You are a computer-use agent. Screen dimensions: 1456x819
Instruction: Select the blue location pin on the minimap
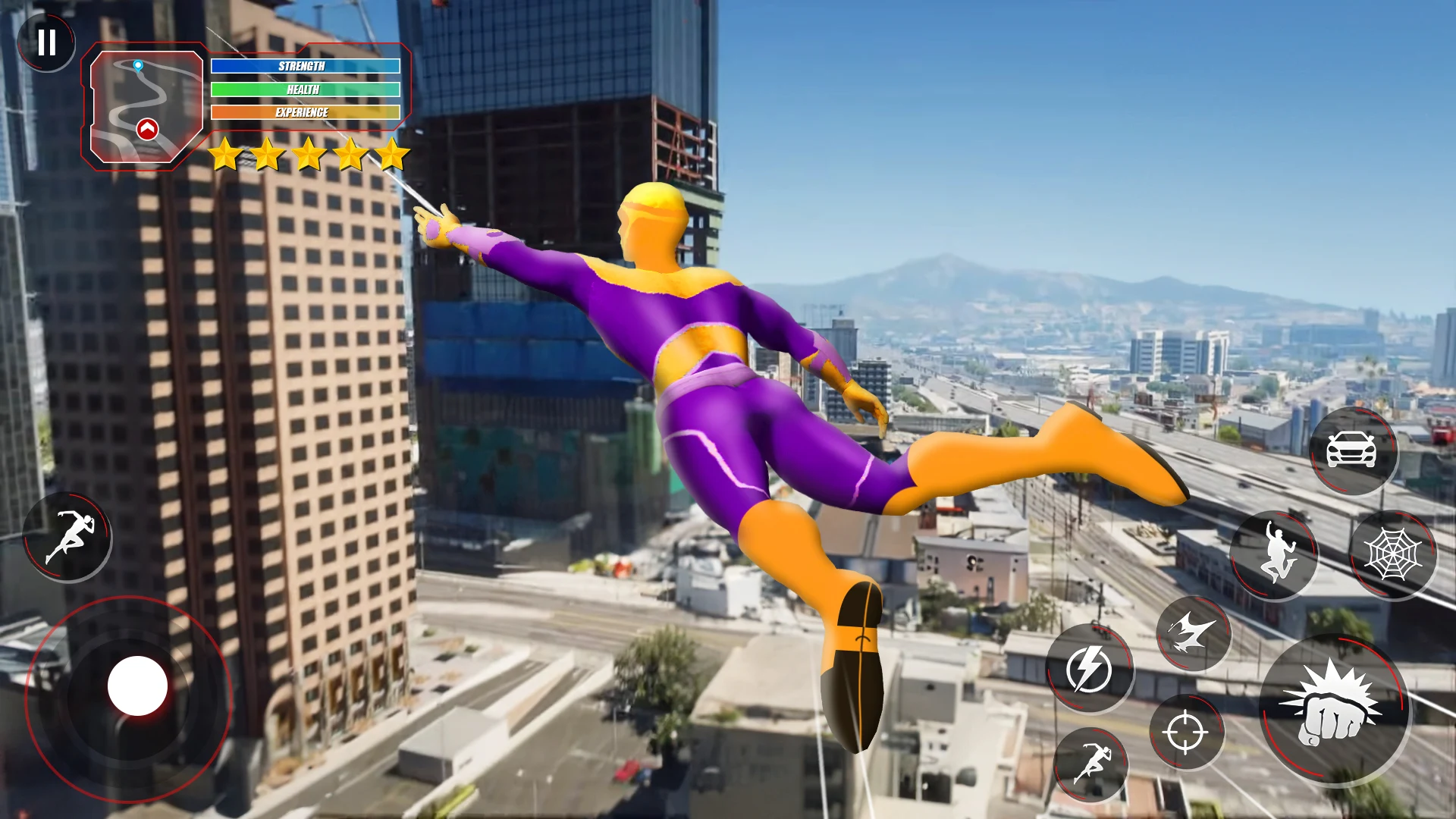pyautogui.click(x=137, y=66)
